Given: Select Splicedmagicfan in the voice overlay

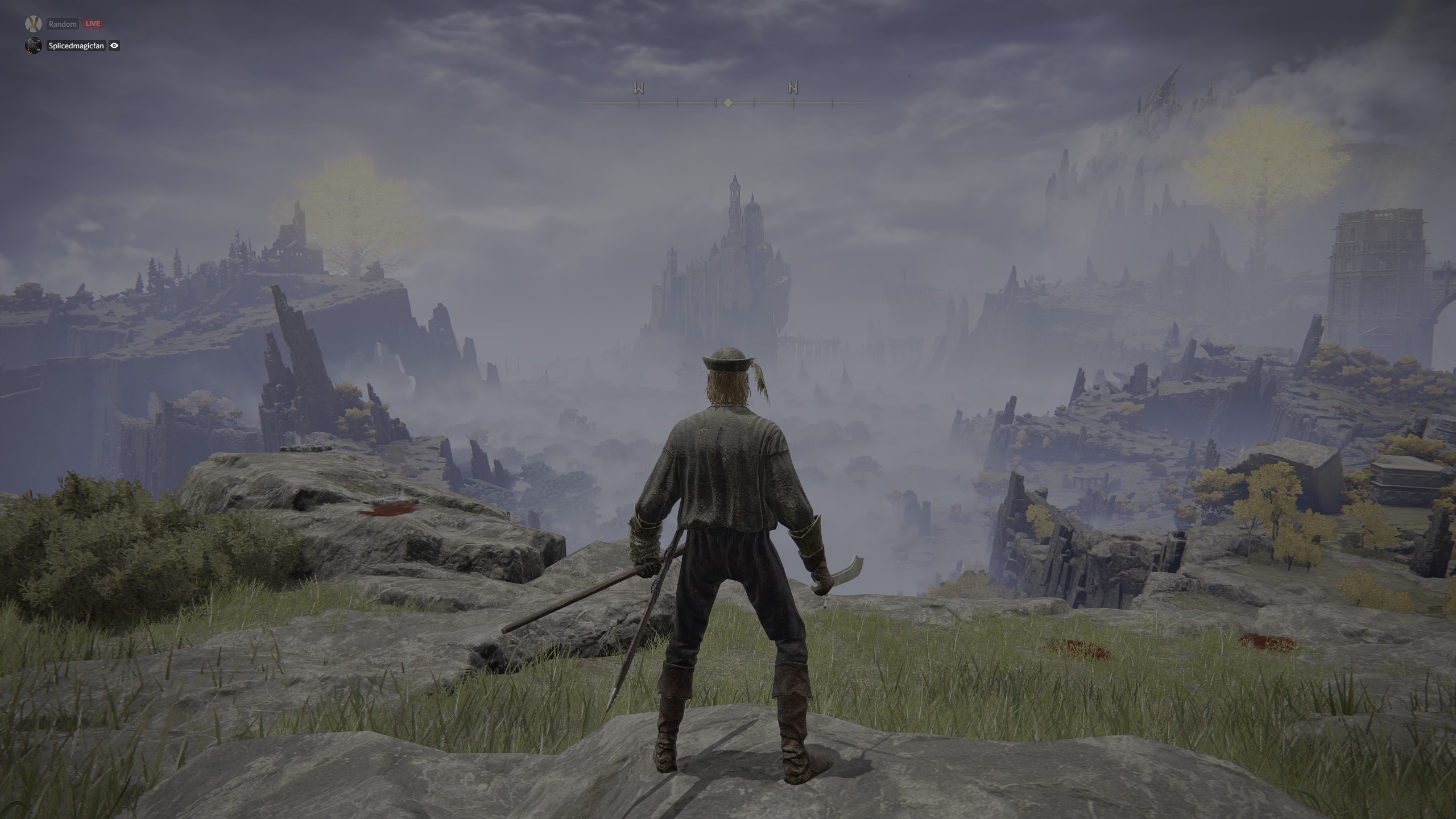Looking at the screenshot, I should pos(76,46).
